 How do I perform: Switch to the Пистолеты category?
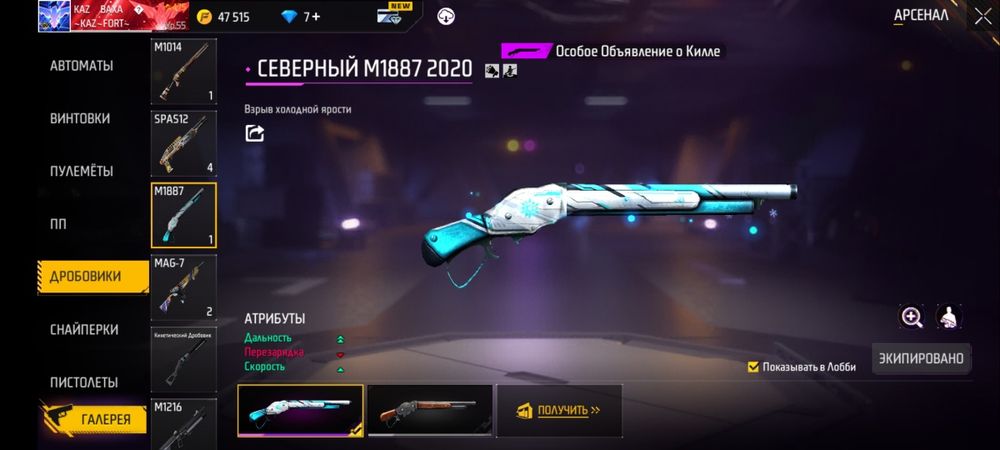tap(84, 382)
